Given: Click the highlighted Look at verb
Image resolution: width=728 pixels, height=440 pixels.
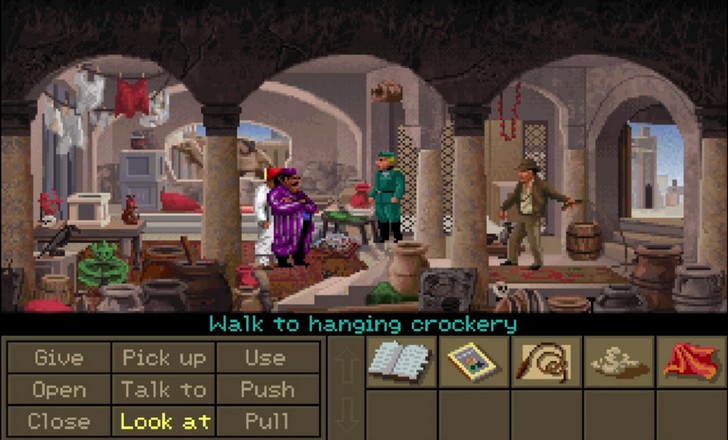Looking at the screenshot, I should (x=164, y=421).
